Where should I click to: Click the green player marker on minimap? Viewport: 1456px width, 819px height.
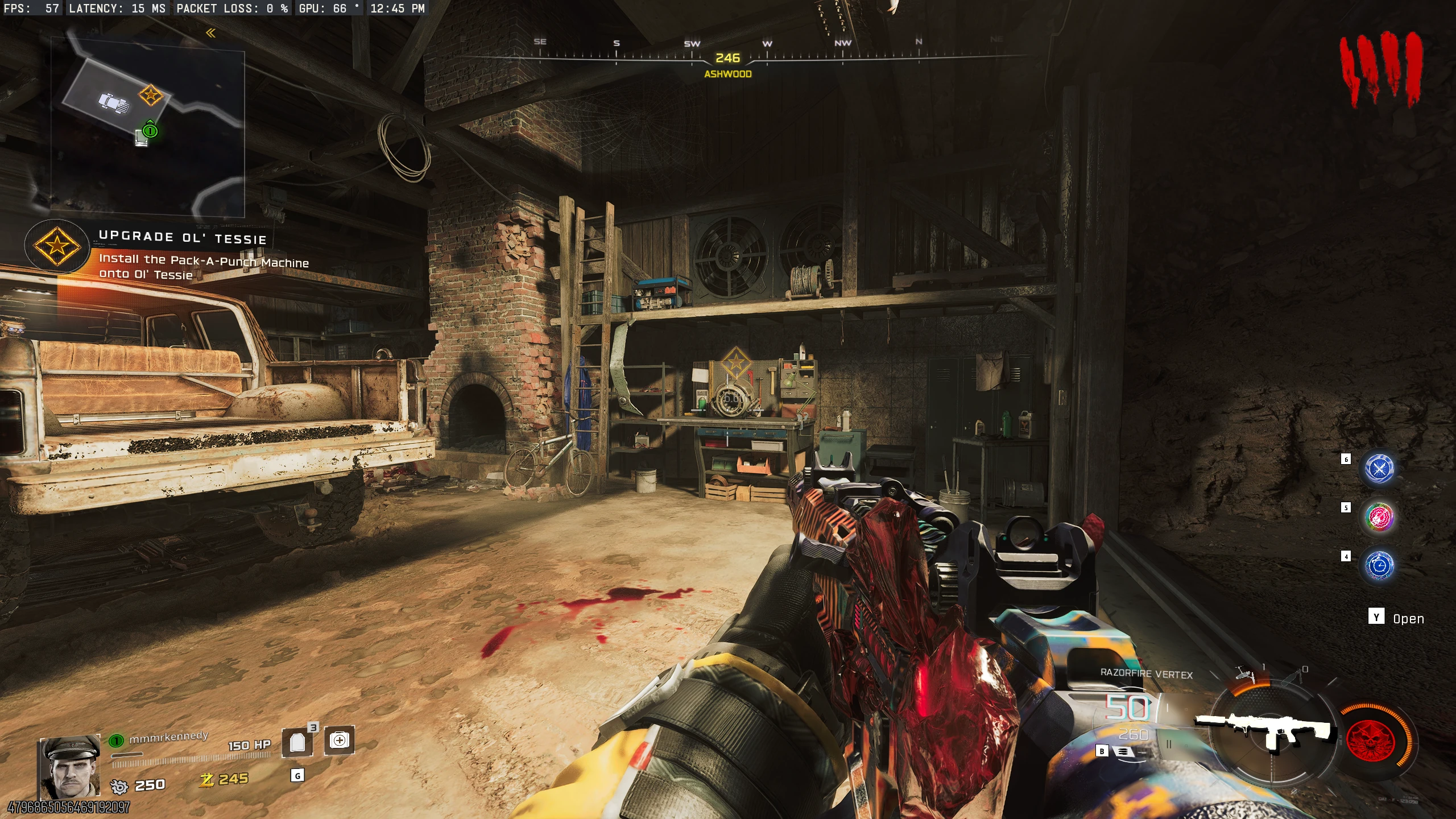(150, 130)
